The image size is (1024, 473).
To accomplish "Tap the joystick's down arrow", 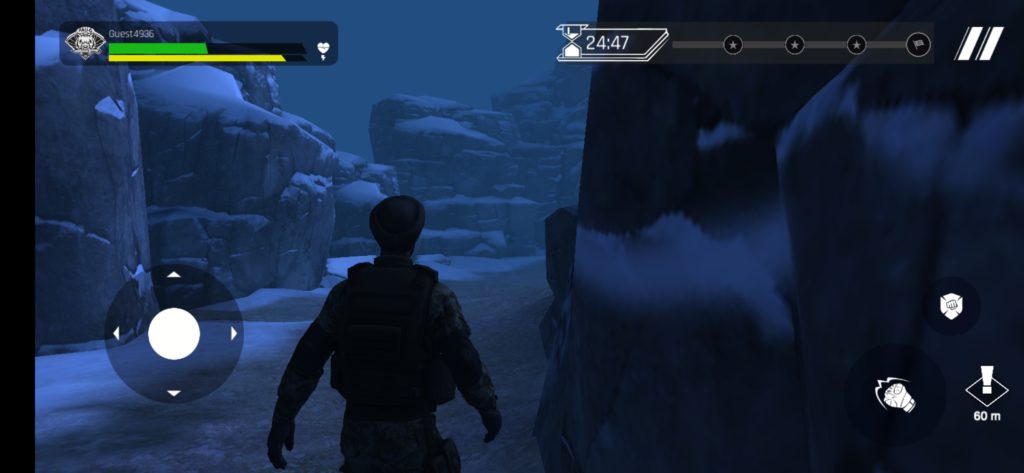I will pos(174,393).
